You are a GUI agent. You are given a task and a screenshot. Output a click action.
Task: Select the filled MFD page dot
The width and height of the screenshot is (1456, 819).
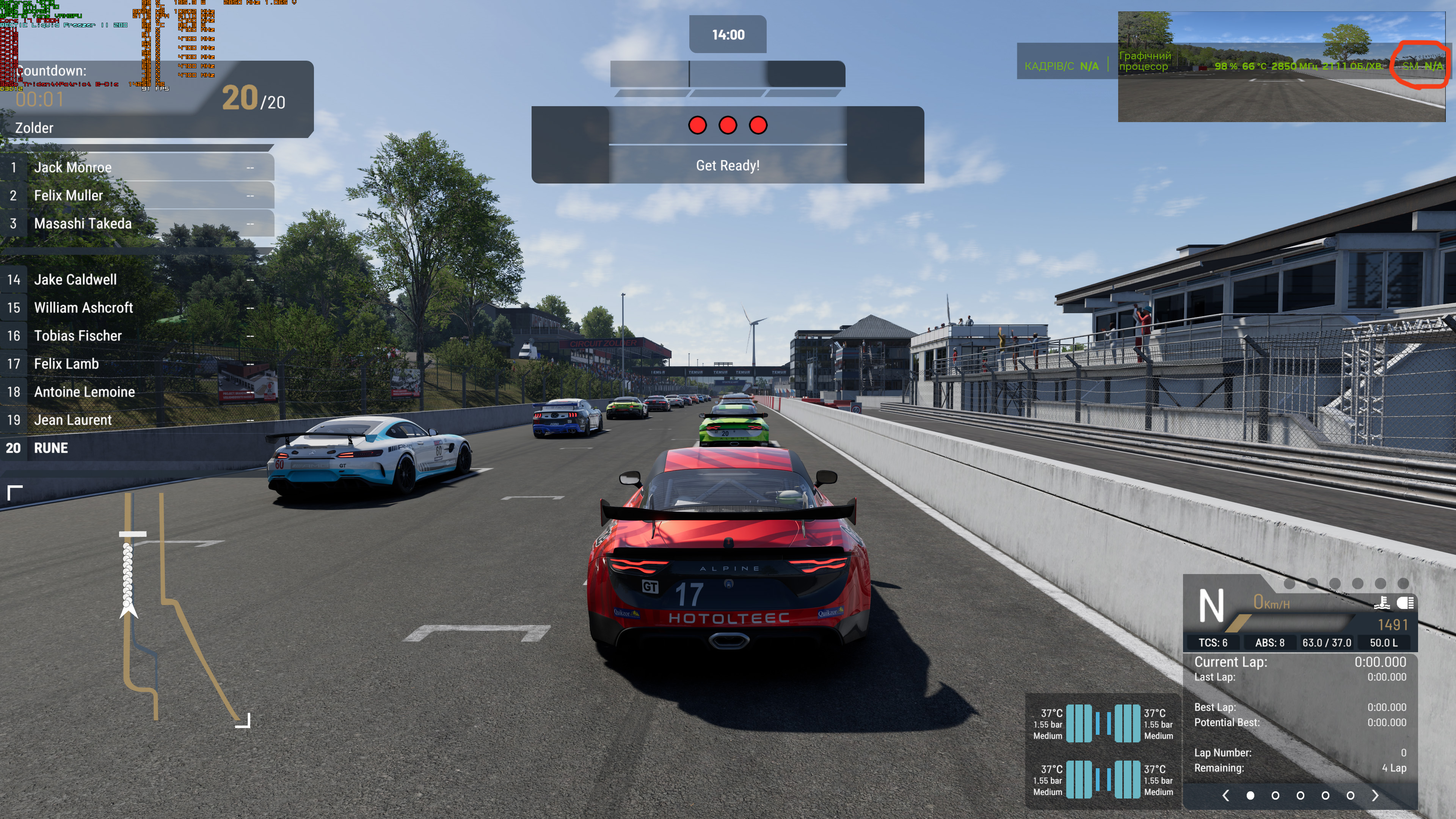pos(1250,795)
